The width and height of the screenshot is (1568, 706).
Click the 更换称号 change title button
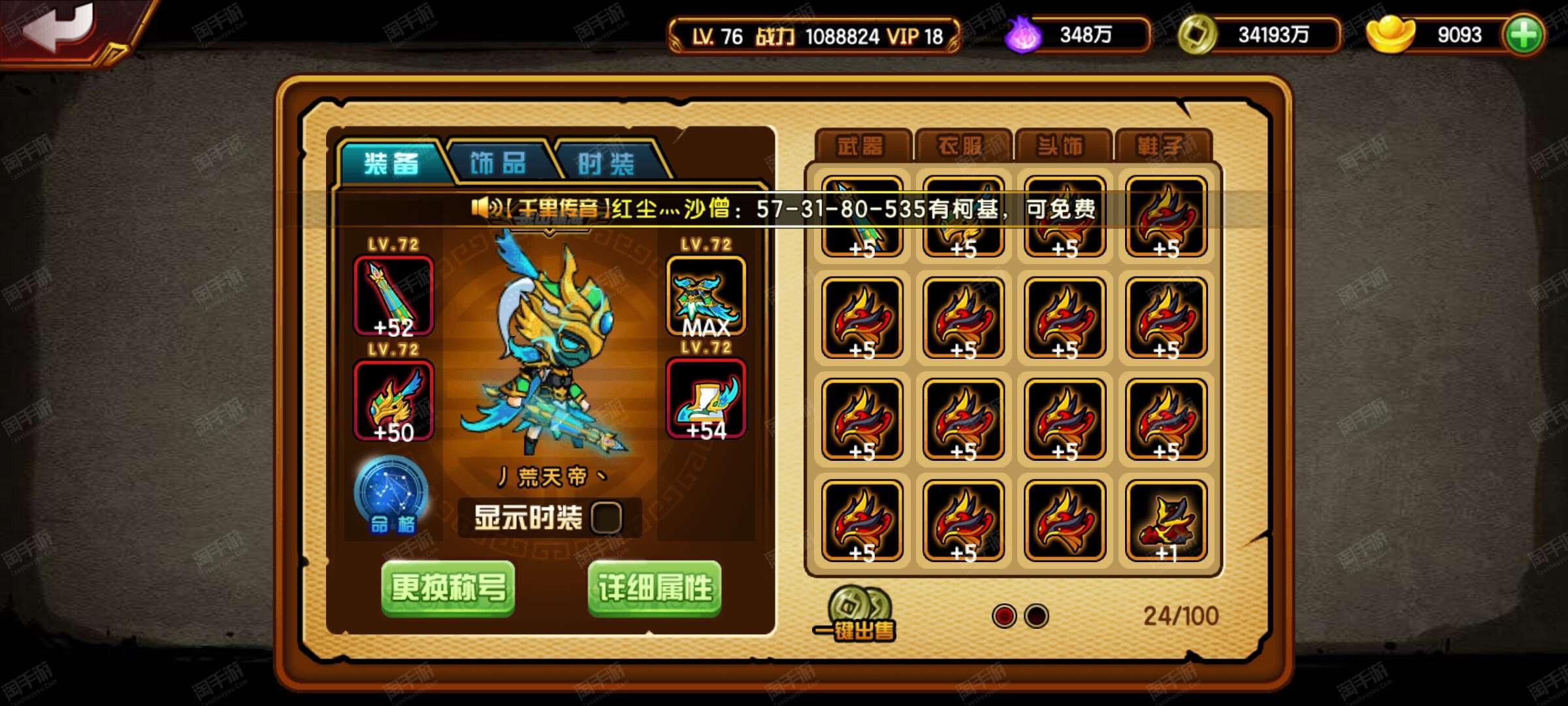pyautogui.click(x=448, y=588)
